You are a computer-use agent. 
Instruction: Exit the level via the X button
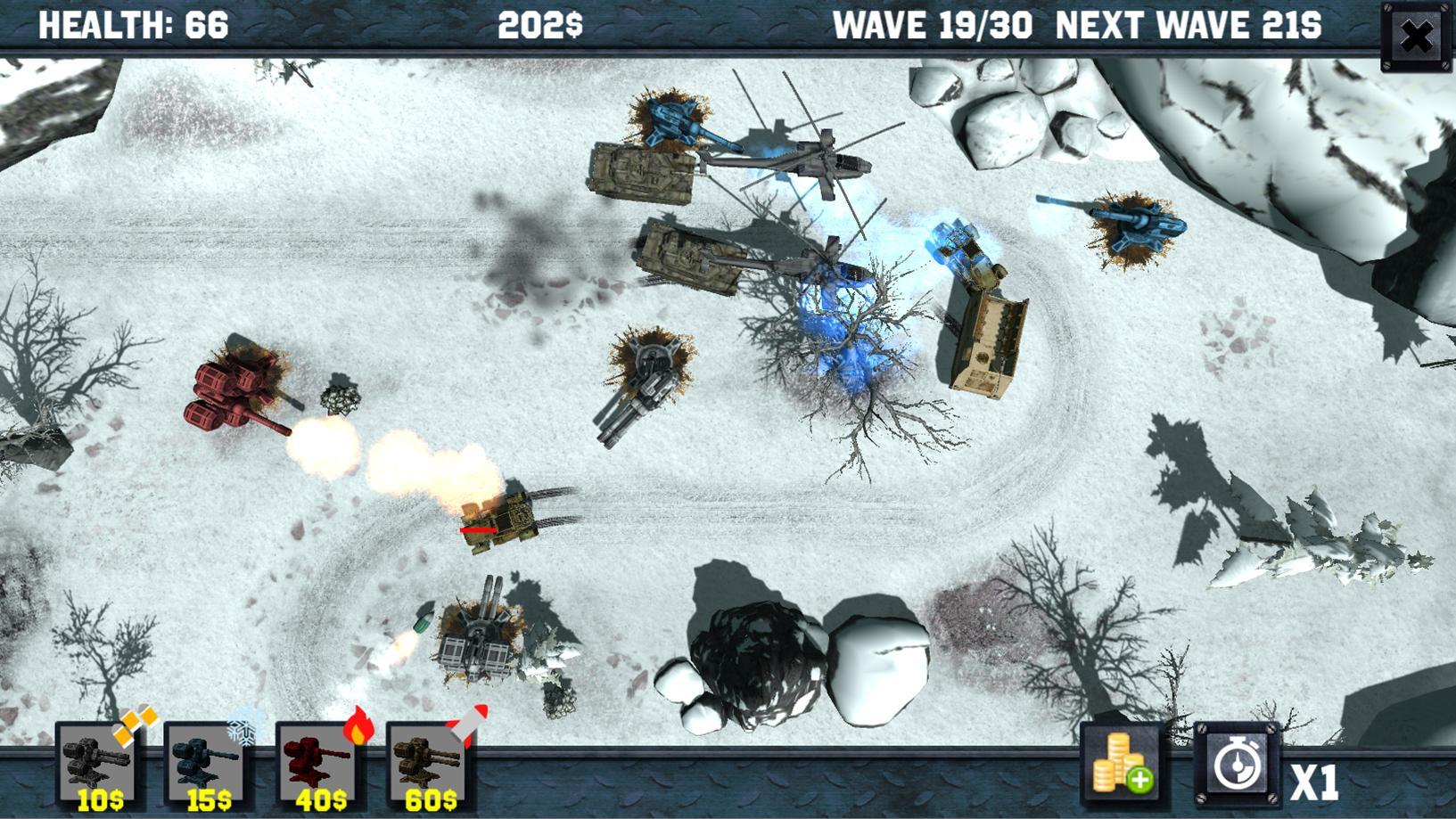pyautogui.click(x=1417, y=35)
